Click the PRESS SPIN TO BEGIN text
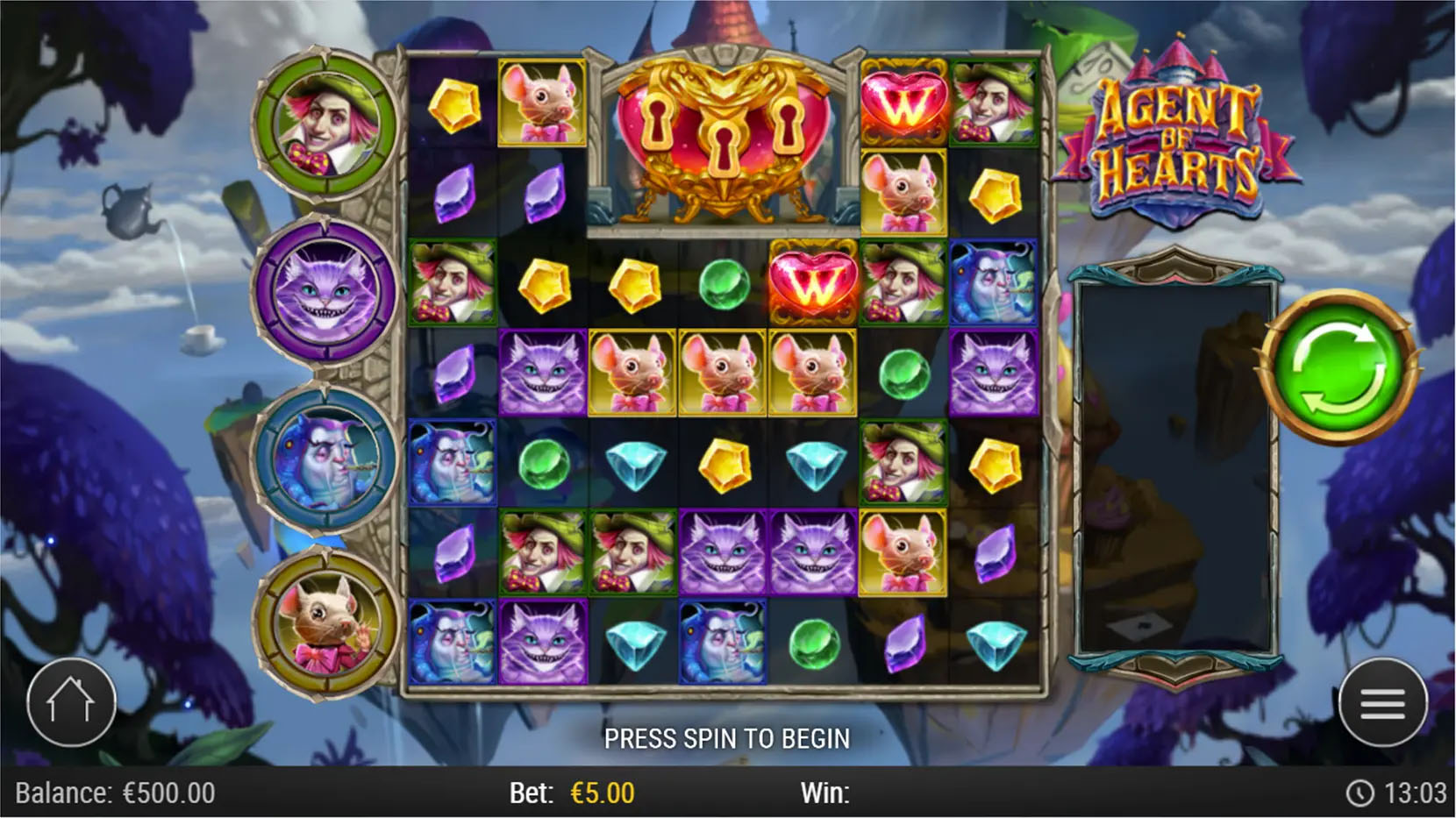This screenshot has height=818, width=1456. (726, 739)
